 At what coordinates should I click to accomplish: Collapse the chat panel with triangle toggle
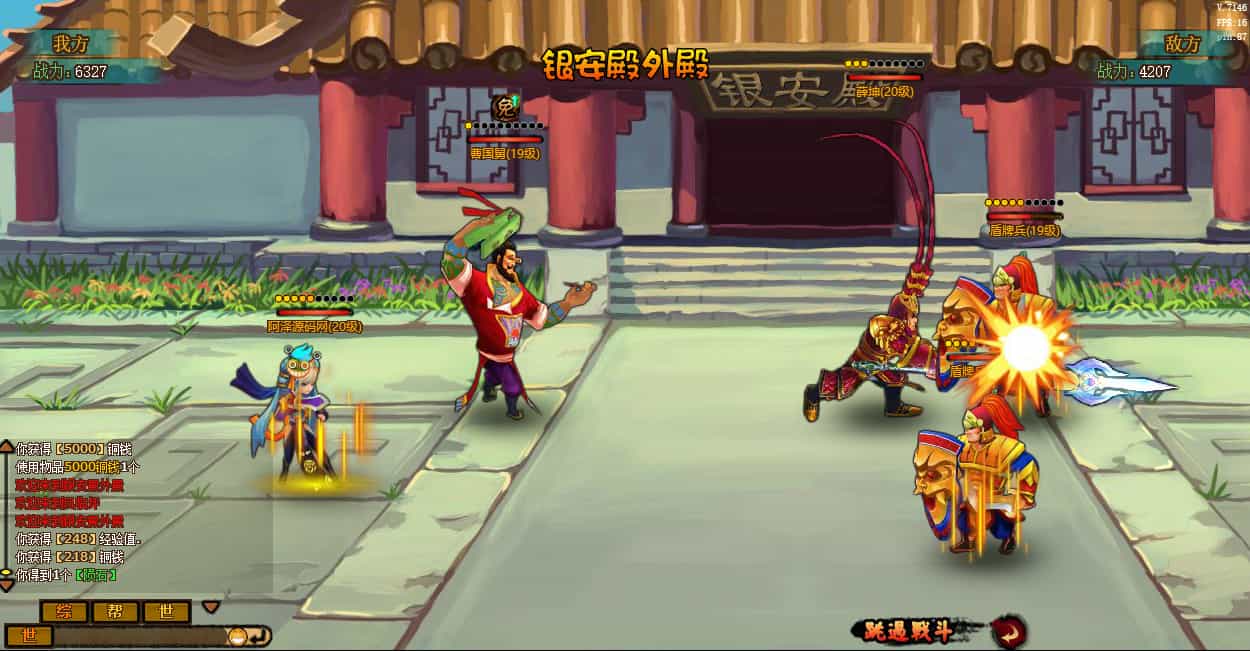pos(211,606)
